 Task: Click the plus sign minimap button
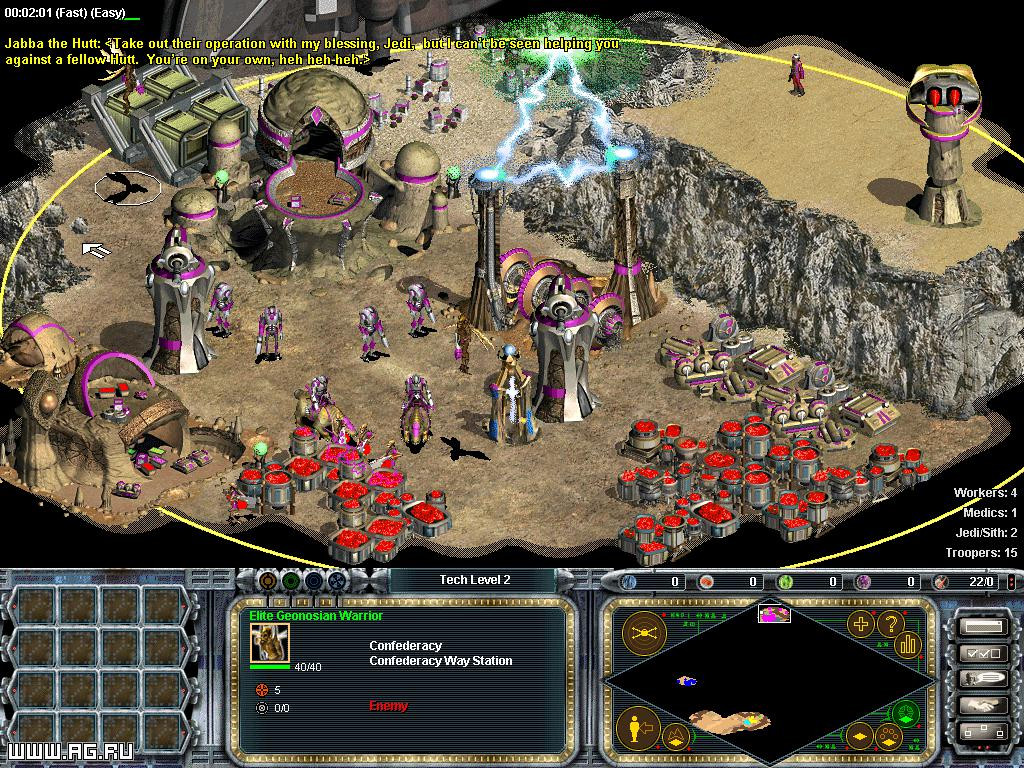tap(859, 625)
